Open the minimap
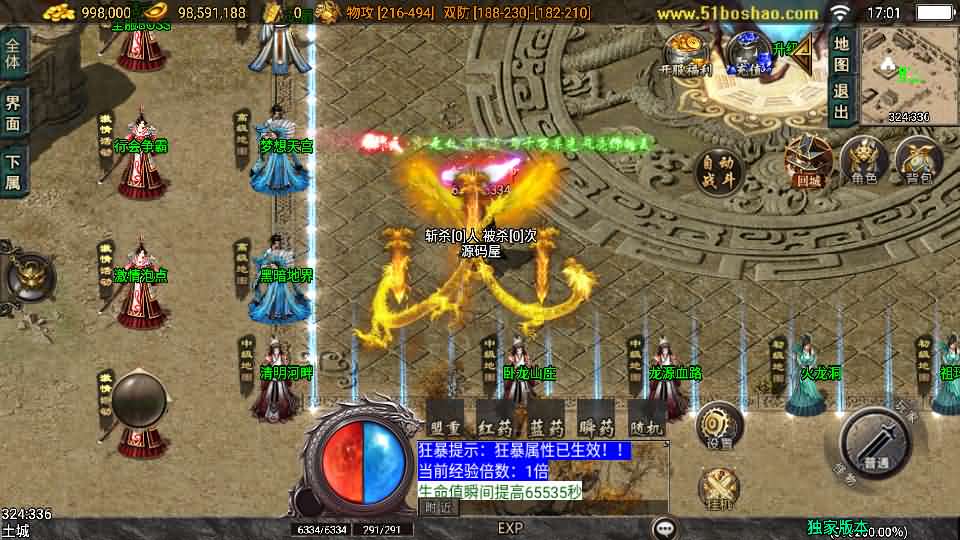Image resolution: width=960 pixels, height=540 pixels. point(908,73)
